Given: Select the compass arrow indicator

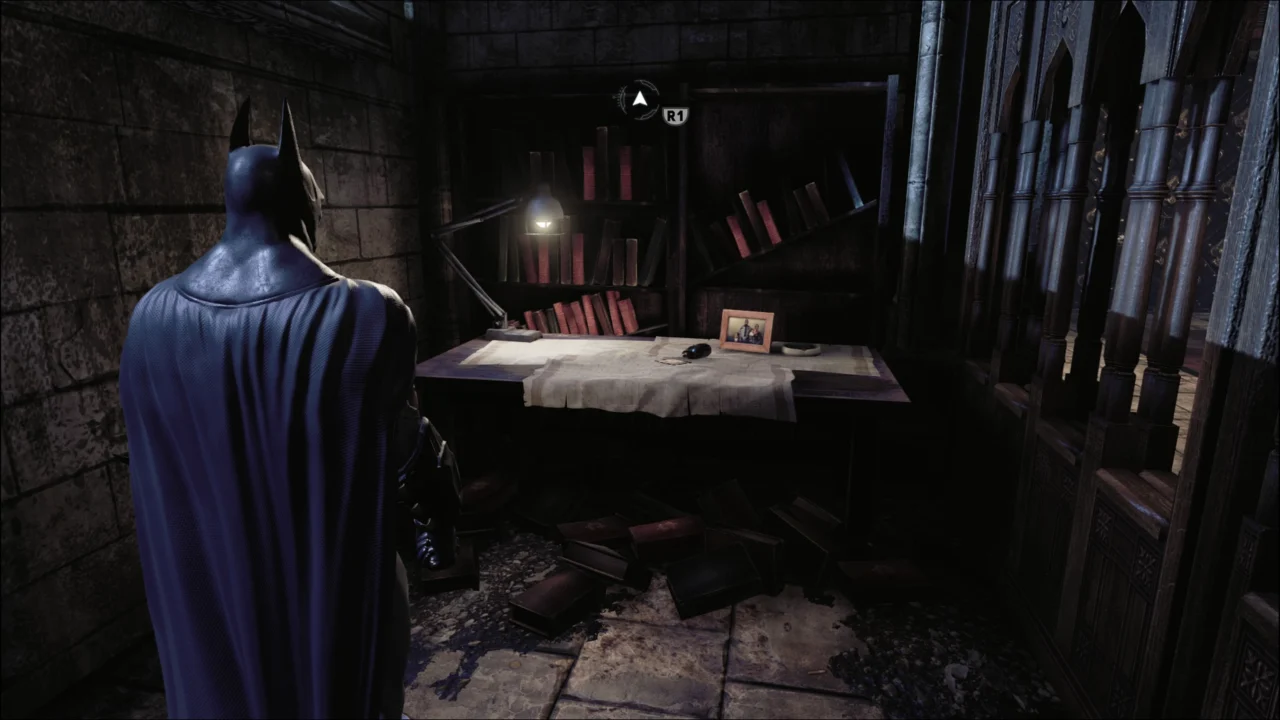Looking at the screenshot, I should coord(638,99).
